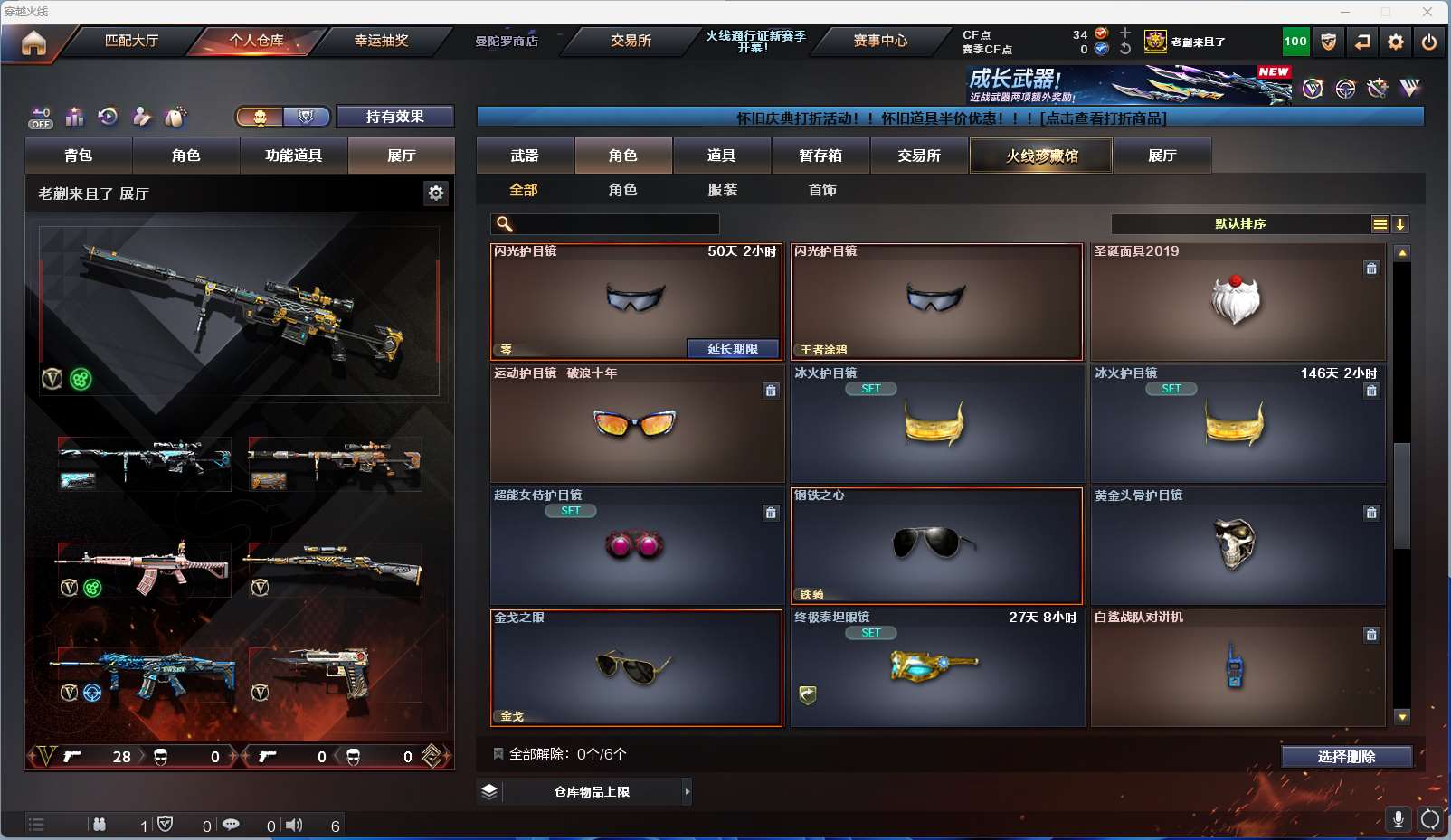1451x840 pixels.
Task: Go to 幸运抽奖 lucky draw
Action: [381, 41]
